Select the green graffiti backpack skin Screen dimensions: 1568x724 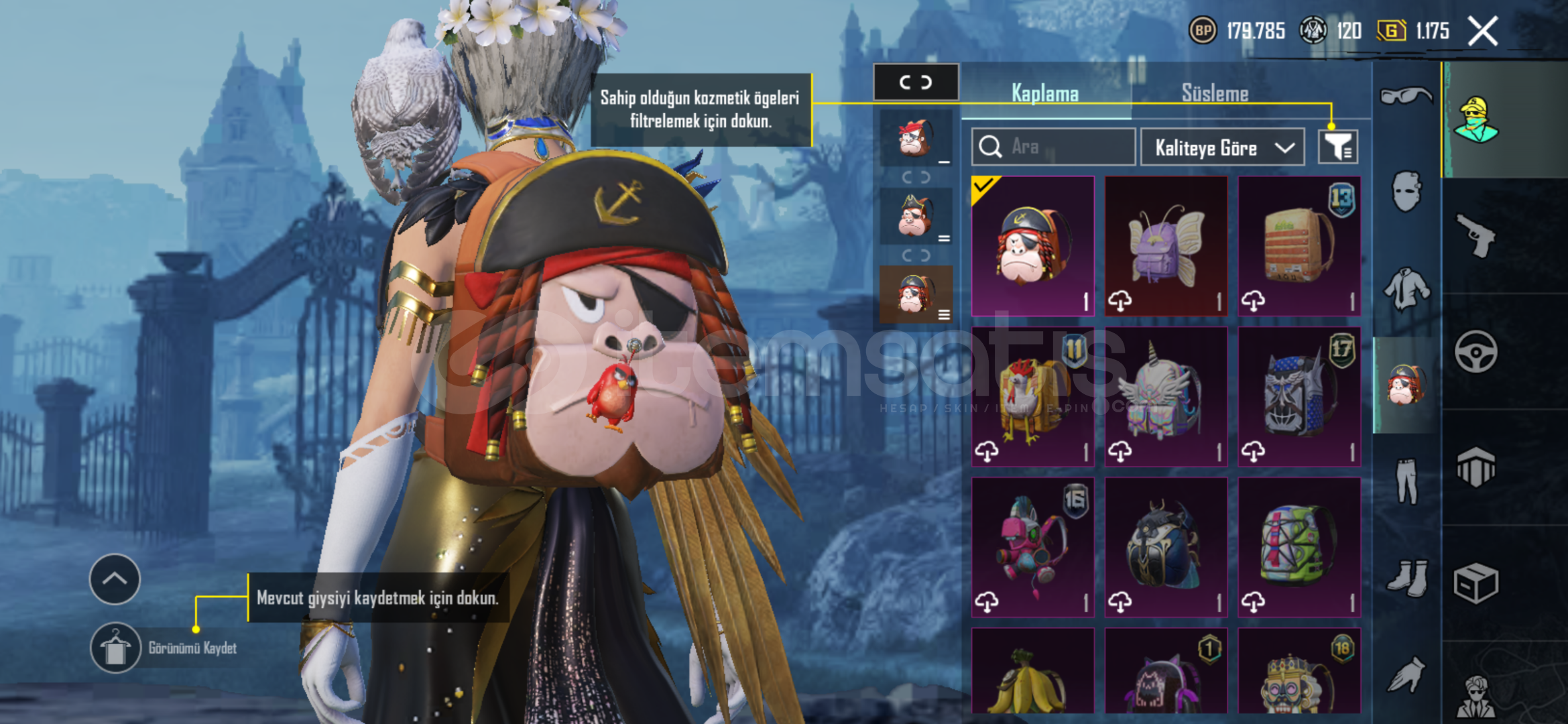tap(1299, 546)
